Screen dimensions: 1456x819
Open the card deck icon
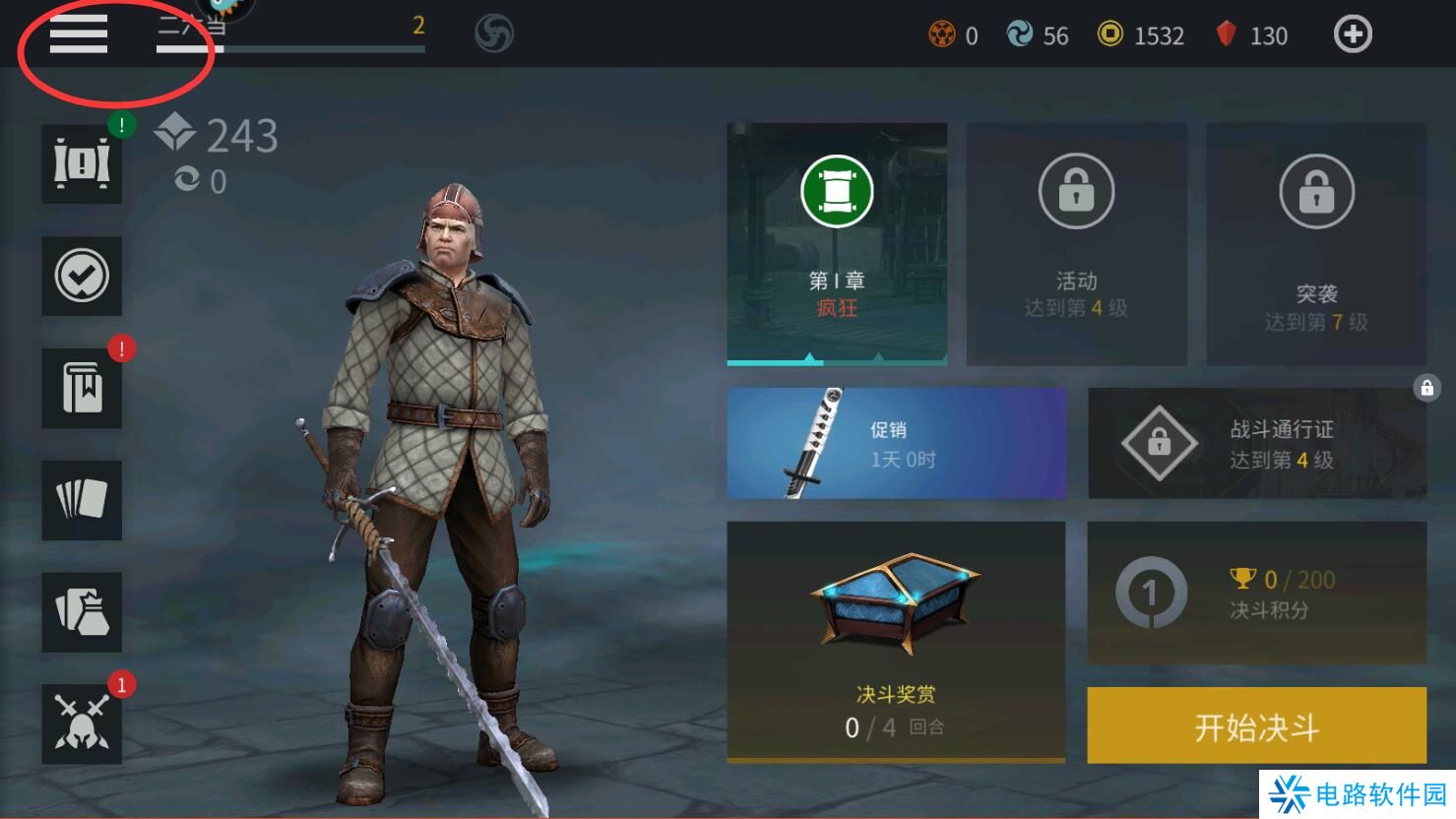[82, 500]
